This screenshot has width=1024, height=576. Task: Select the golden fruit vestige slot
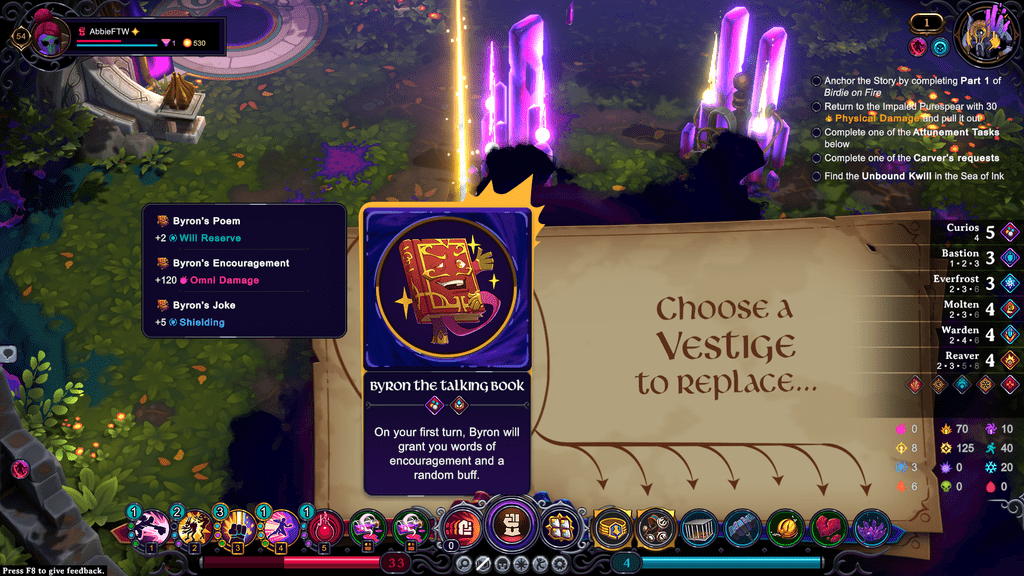click(x=785, y=527)
